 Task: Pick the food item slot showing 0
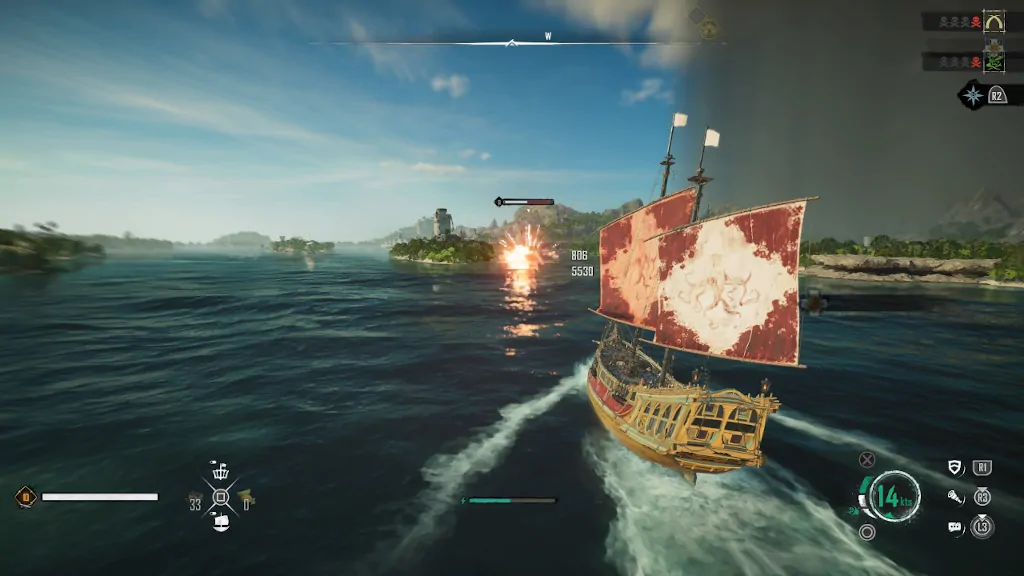pyautogui.click(x=245, y=497)
